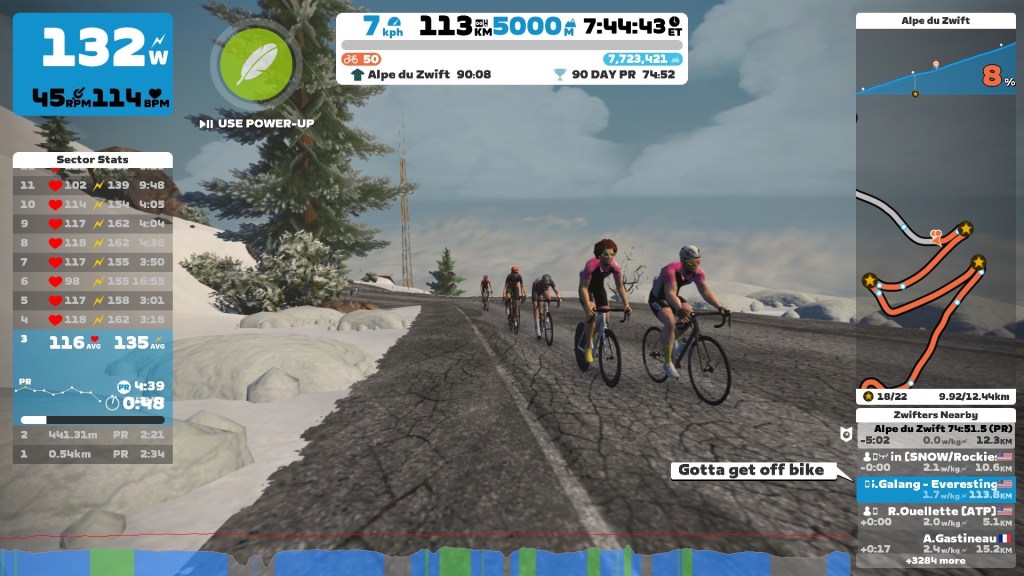Select A.Gastineau in the nearby riders list

pos(935,542)
